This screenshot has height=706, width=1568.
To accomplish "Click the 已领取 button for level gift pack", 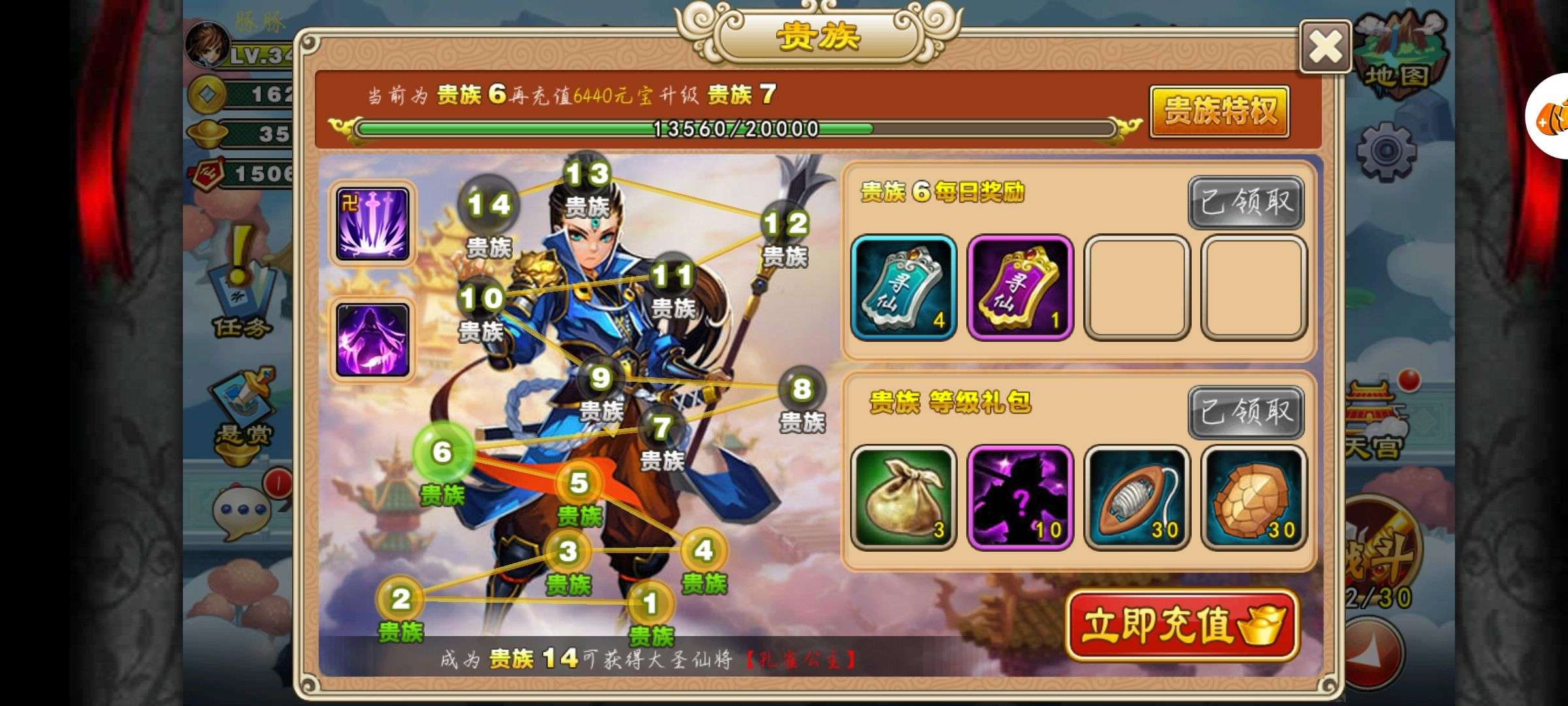I will (1246, 412).
